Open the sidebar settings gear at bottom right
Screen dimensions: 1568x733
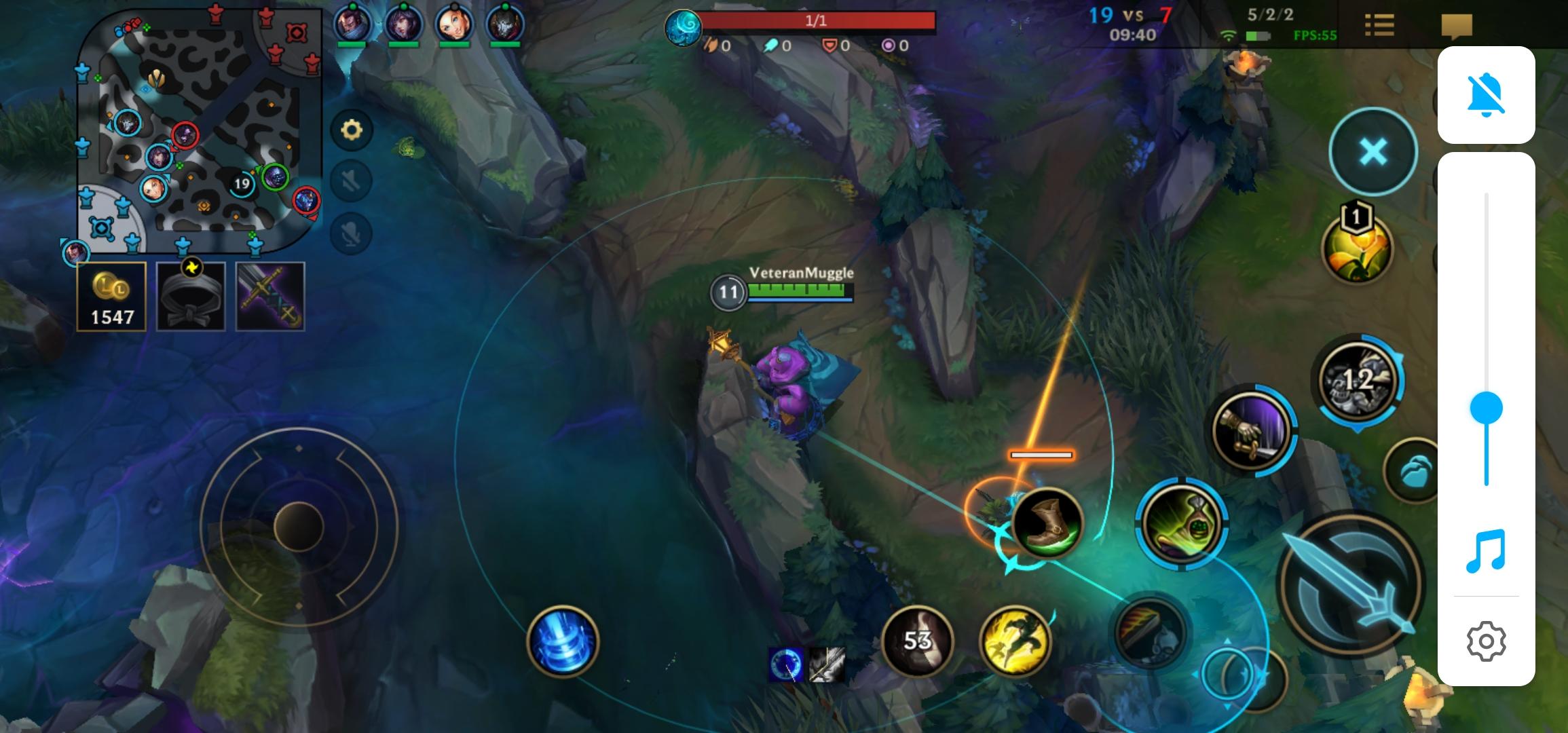click(1486, 641)
